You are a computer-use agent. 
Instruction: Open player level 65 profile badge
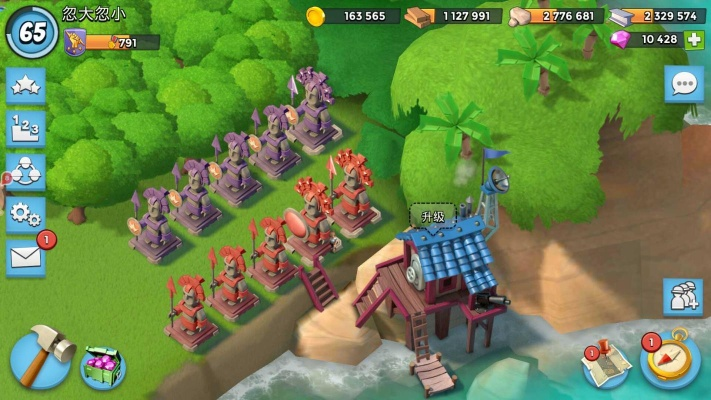coord(32,30)
